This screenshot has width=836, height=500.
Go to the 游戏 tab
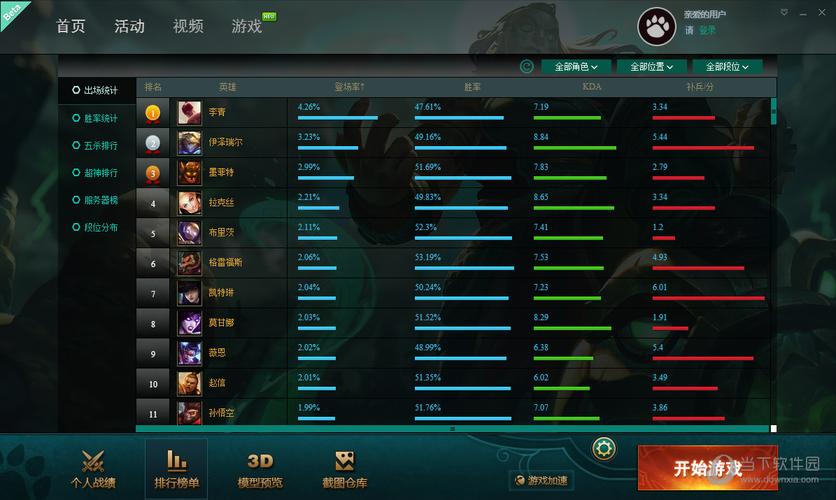click(x=246, y=26)
